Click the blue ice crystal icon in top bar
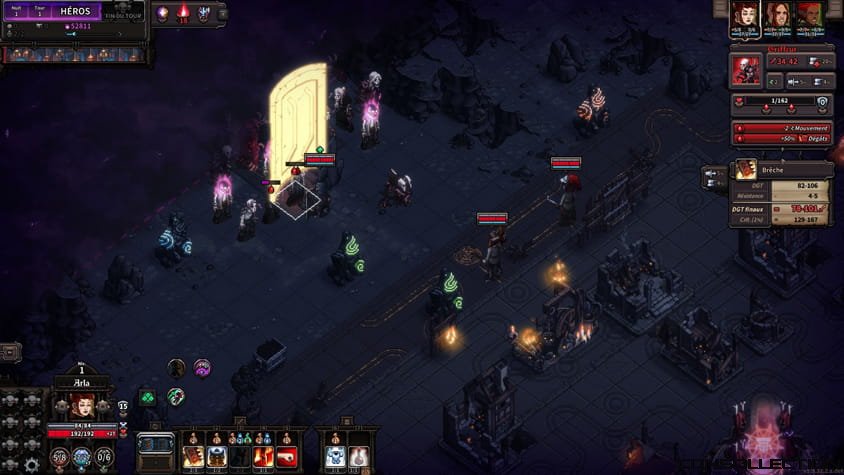 204,14
